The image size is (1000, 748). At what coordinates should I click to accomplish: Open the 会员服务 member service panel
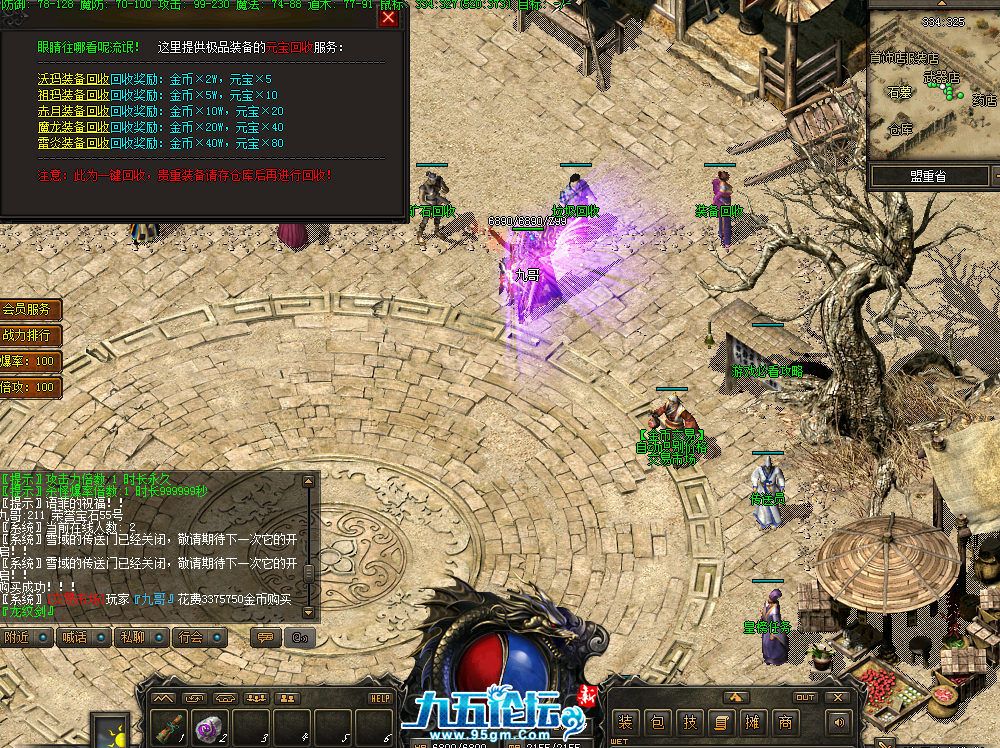(x=29, y=310)
